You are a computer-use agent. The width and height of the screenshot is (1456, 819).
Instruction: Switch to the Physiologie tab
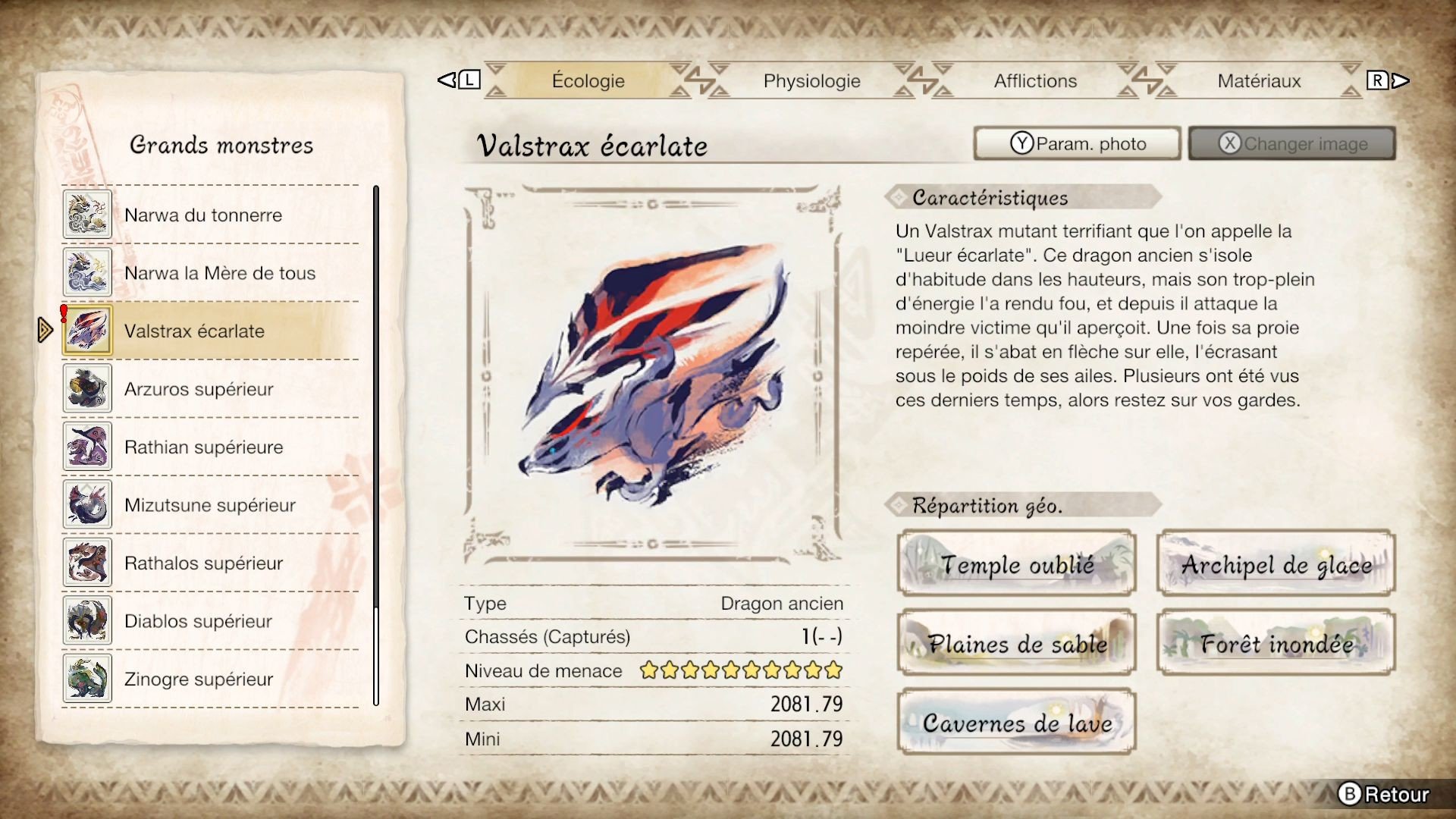pos(811,80)
